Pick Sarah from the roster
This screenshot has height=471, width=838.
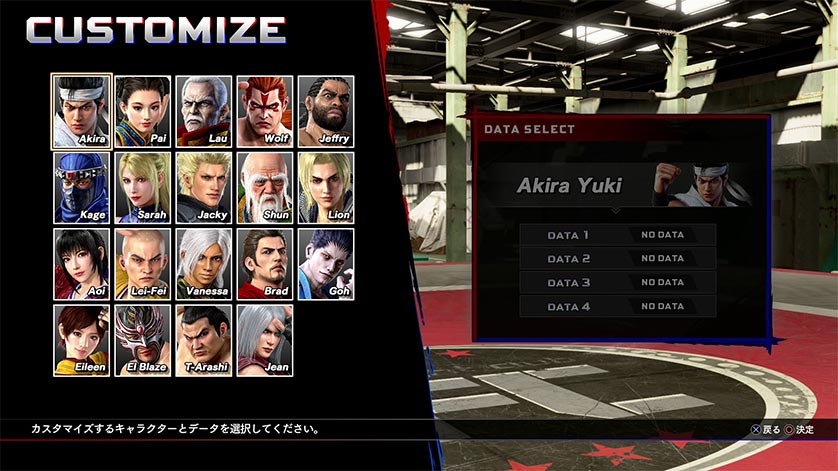point(142,188)
